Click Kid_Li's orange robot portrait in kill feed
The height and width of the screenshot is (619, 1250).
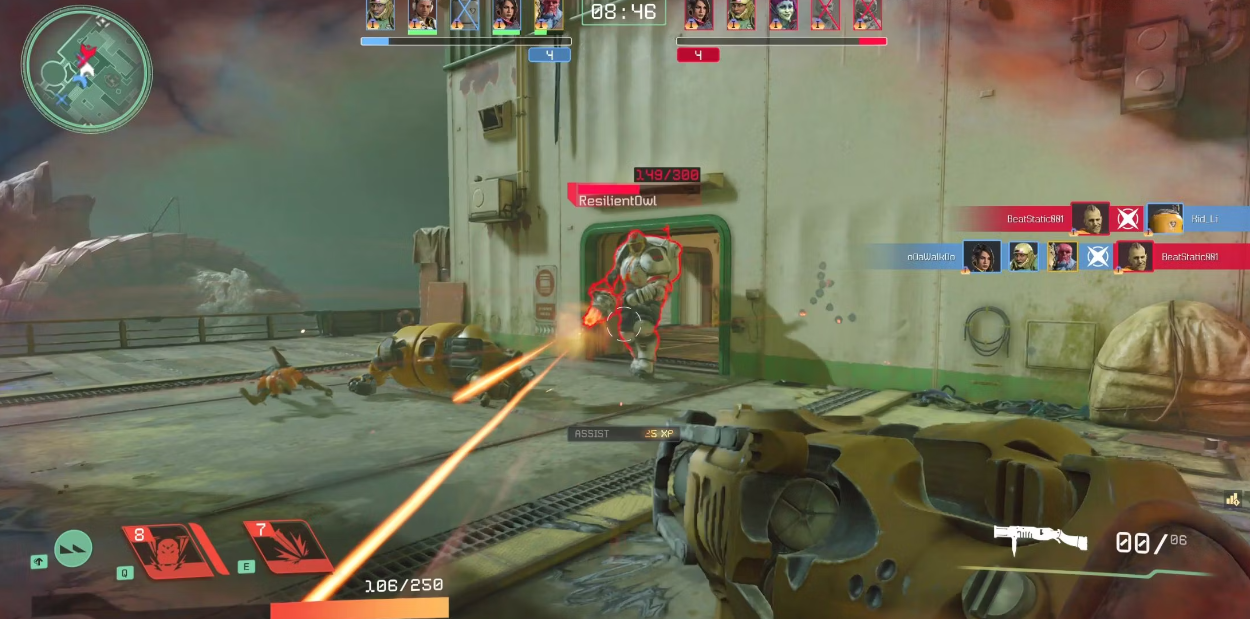tap(1165, 218)
